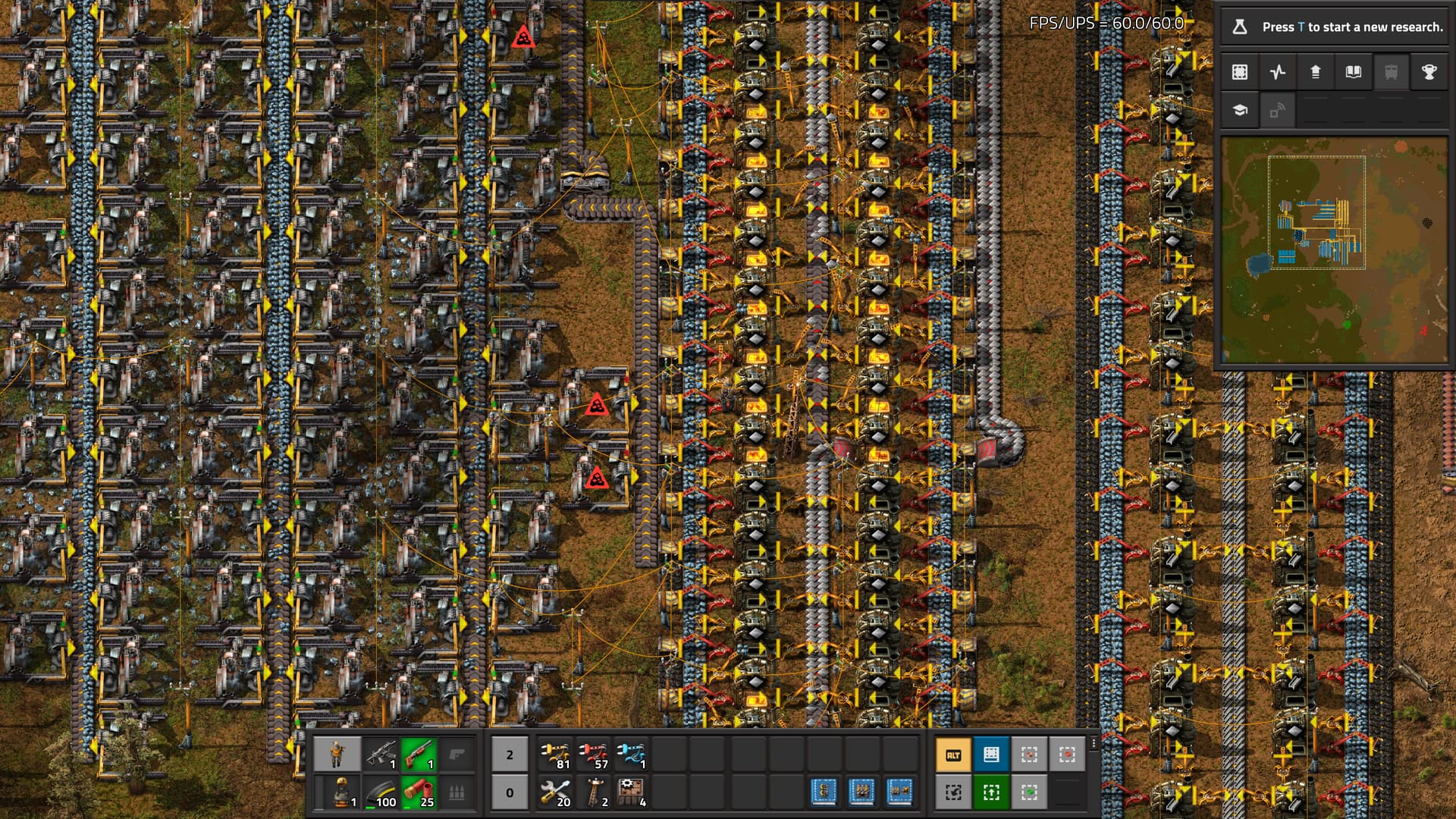Viewport: 1456px width, 819px height.
Task: Select the shotgun weapon slot
Action: pyautogui.click(x=419, y=755)
